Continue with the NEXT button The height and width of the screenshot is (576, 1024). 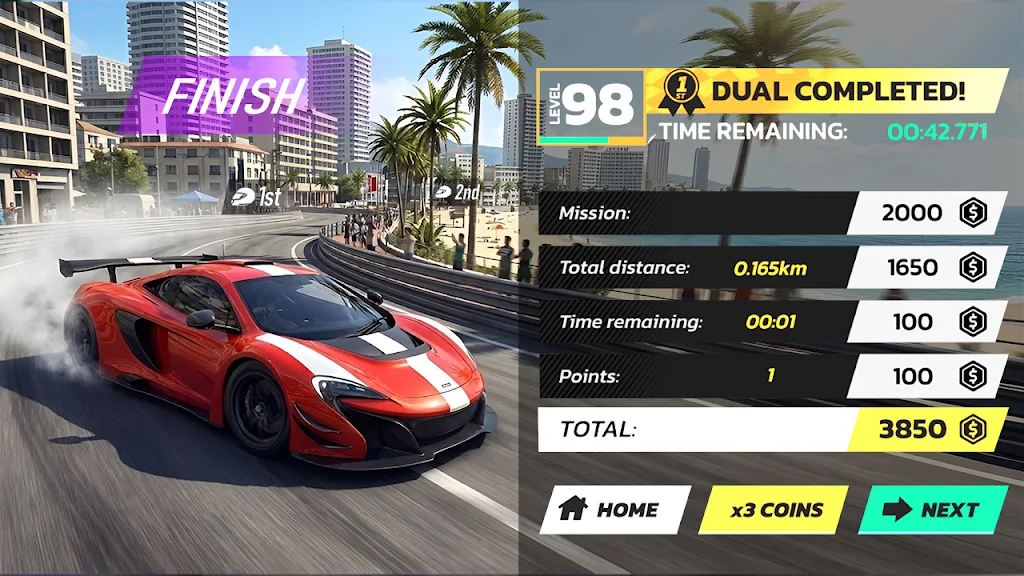point(933,509)
